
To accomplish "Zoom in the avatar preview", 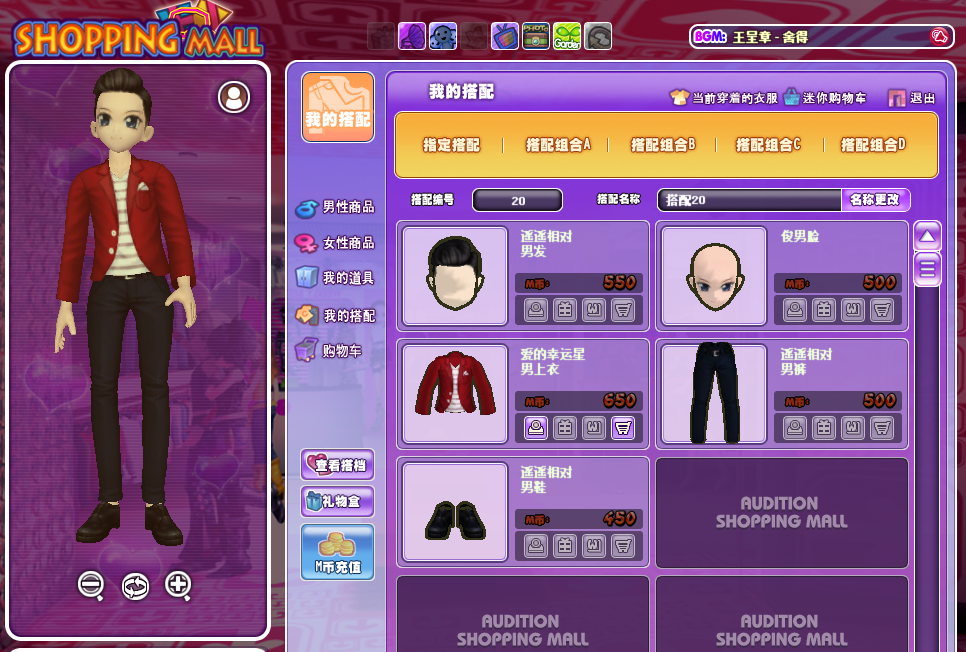I will [178, 585].
